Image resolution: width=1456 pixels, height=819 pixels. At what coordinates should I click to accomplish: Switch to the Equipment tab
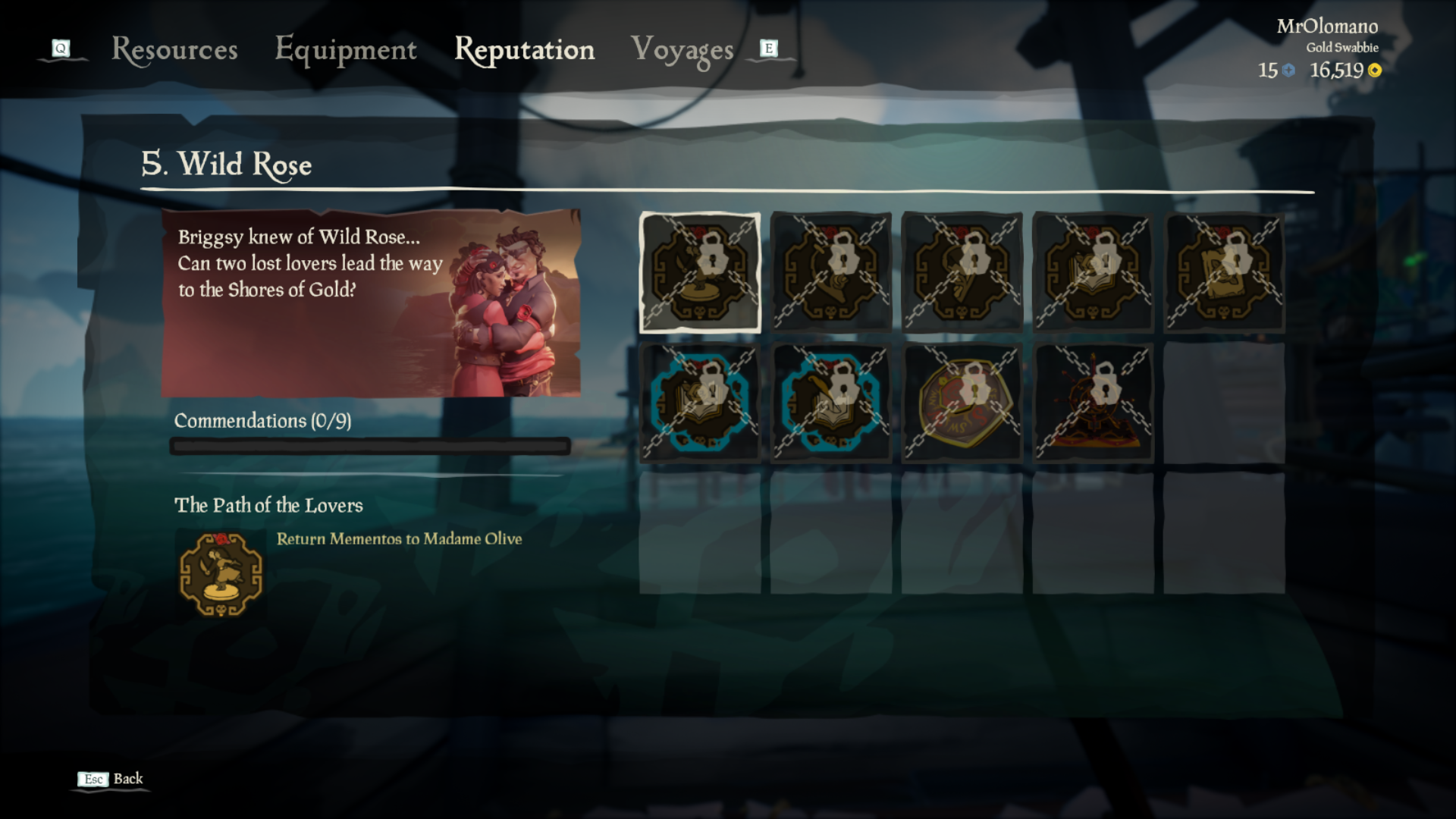[x=346, y=50]
